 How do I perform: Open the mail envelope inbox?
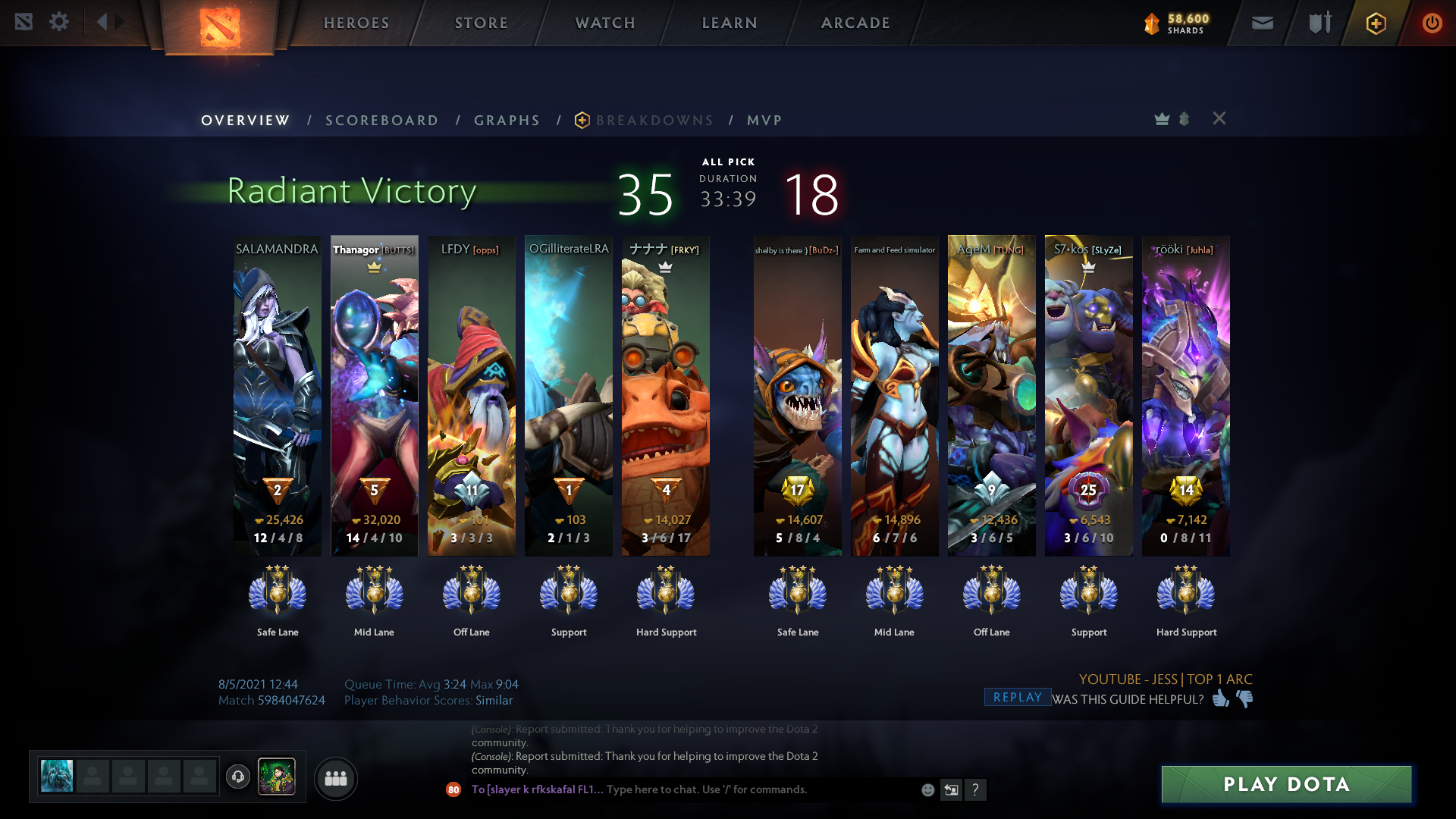coord(1263,23)
